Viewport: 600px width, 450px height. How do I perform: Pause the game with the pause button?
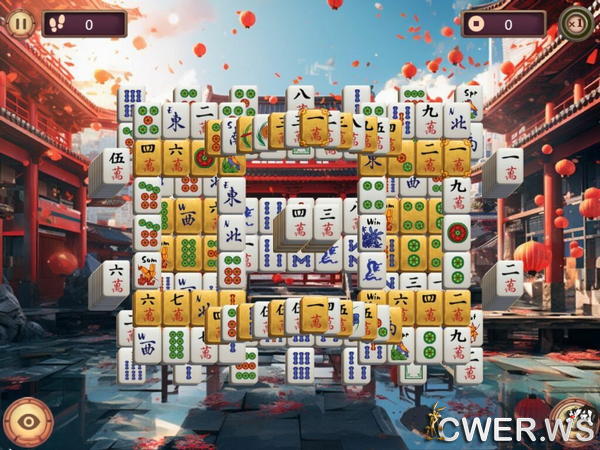click(x=20, y=22)
